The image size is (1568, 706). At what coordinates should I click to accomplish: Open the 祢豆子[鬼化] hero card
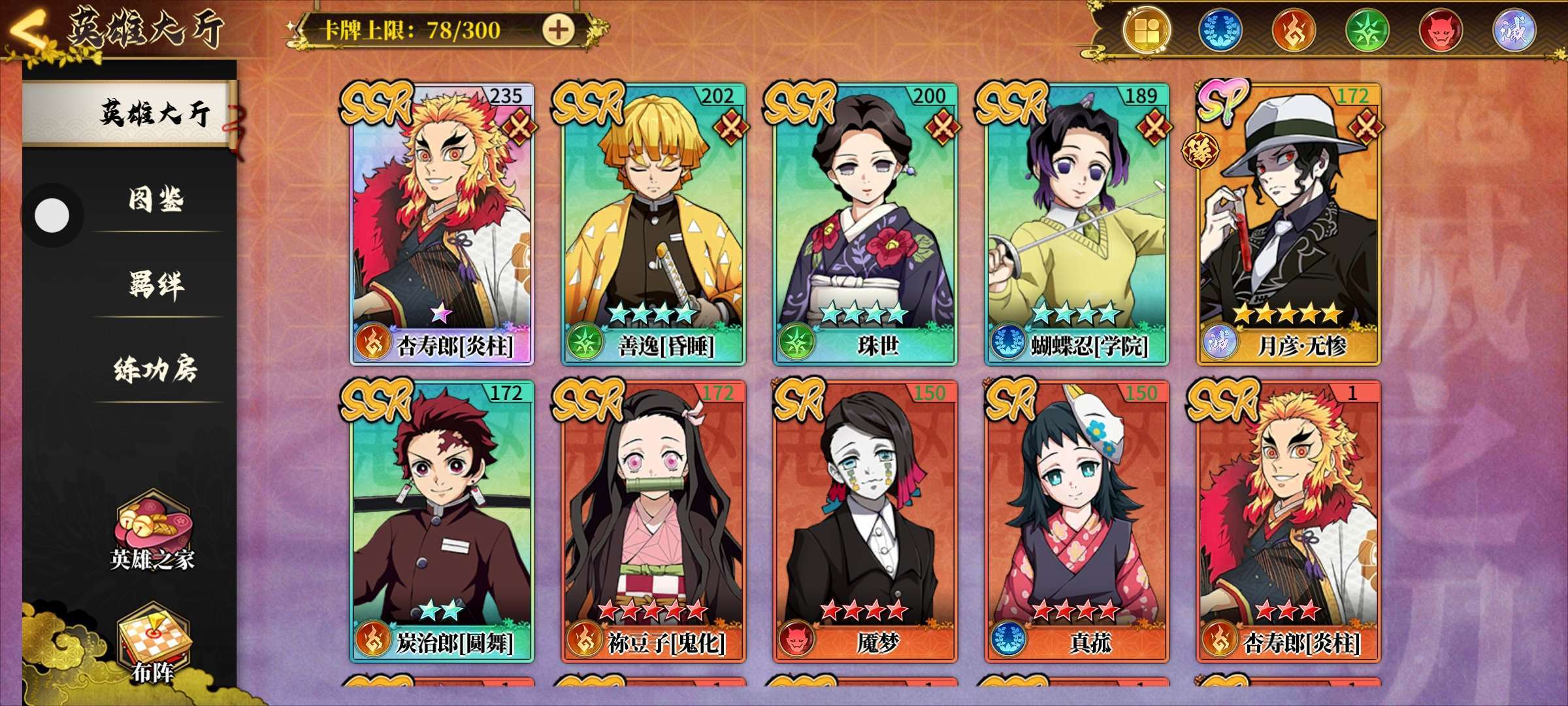653,520
